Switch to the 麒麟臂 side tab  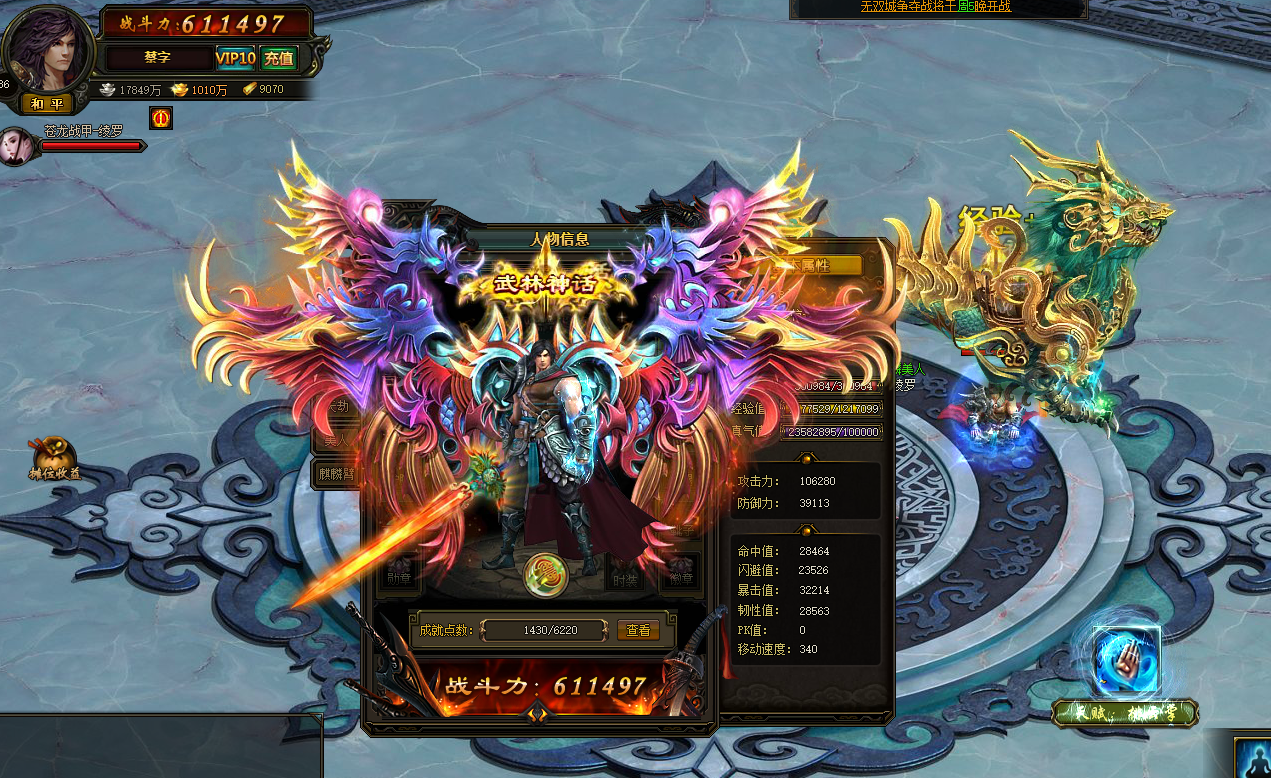click(x=337, y=474)
